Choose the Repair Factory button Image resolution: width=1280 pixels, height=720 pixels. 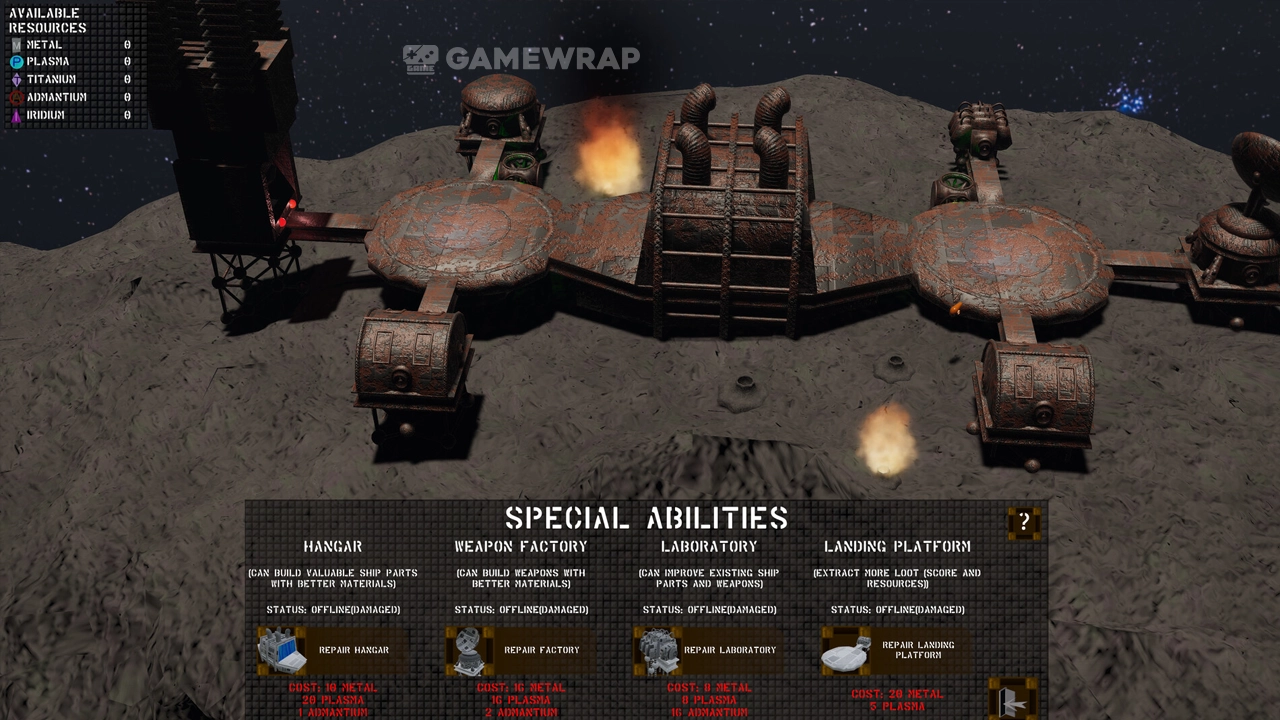(x=520, y=650)
